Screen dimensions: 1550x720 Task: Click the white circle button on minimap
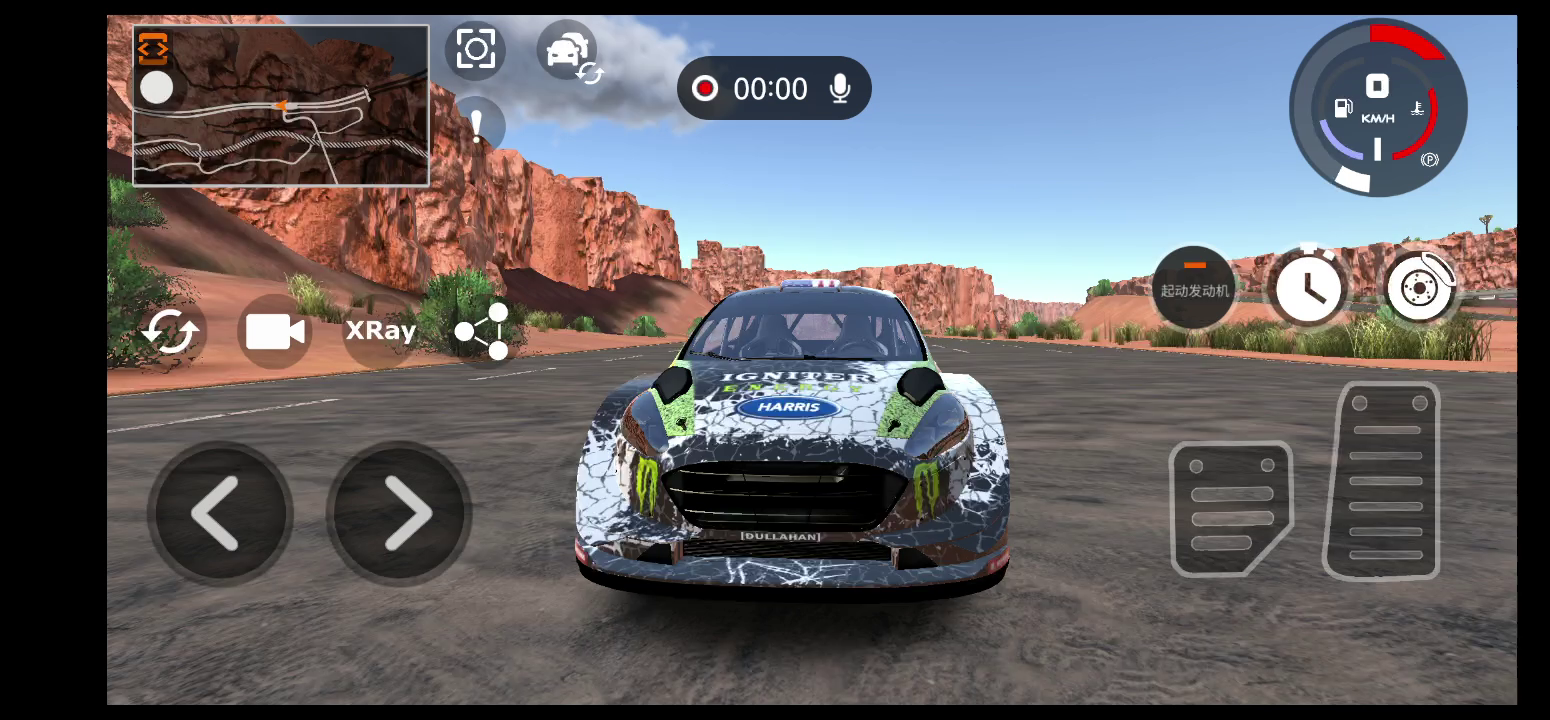[156, 88]
